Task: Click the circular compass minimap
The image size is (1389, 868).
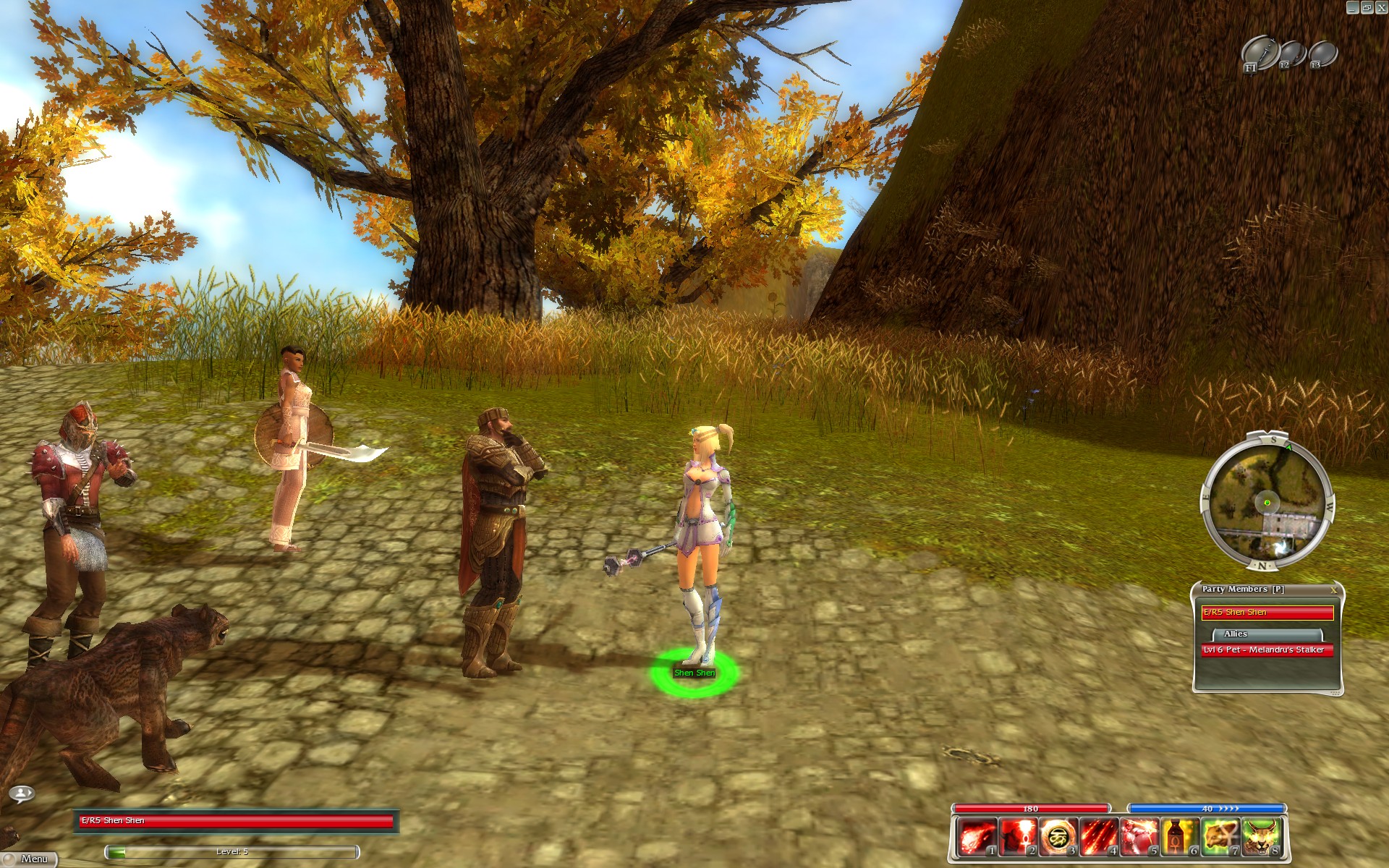Action: tap(1267, 502)
